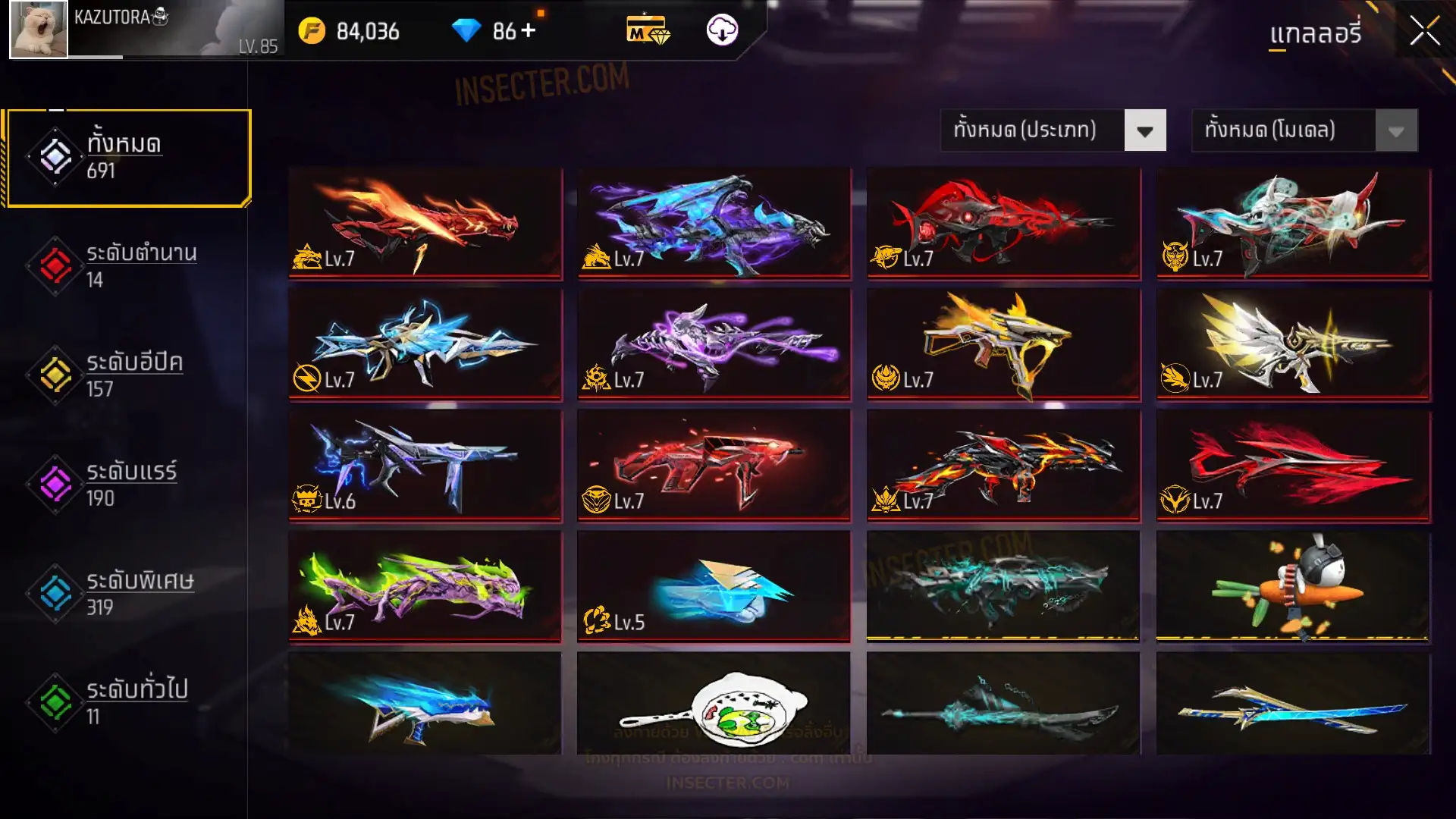The image size is (1456, 819).
Task: Open the membership card icon
Action: click(x=648, y=30)
